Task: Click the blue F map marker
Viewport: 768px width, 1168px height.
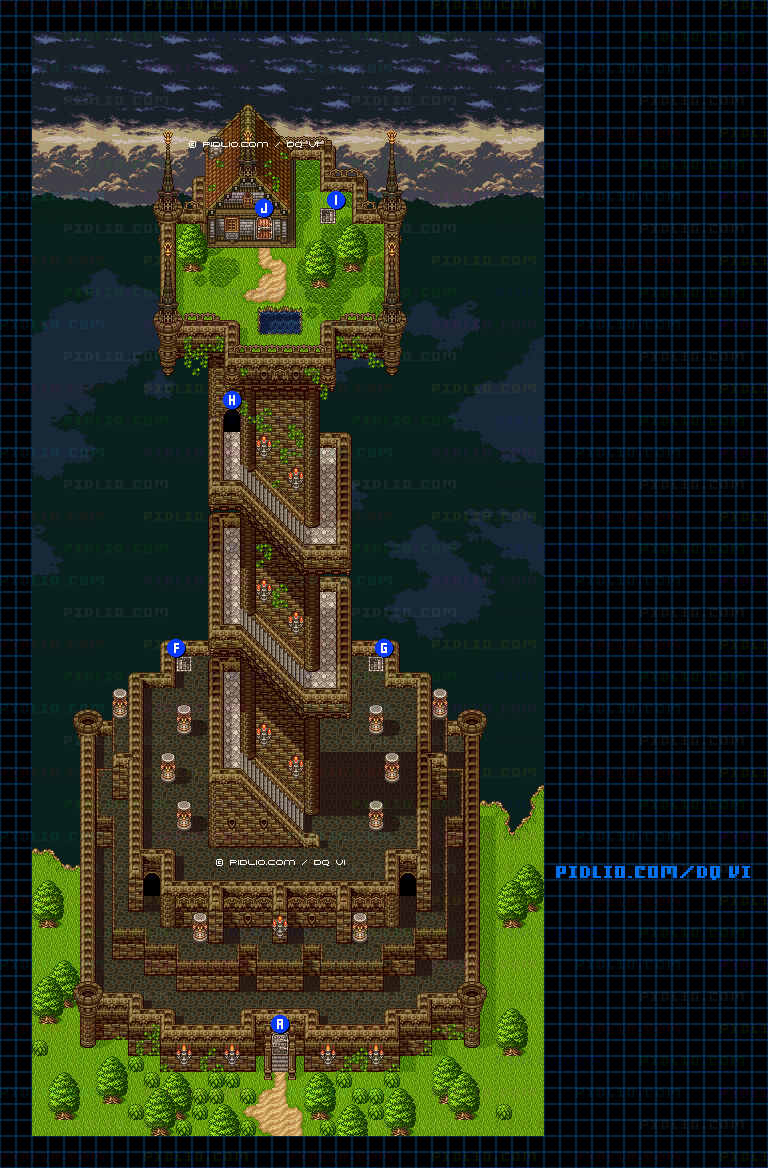Action: pyautogui.click(x=177, y=648)
